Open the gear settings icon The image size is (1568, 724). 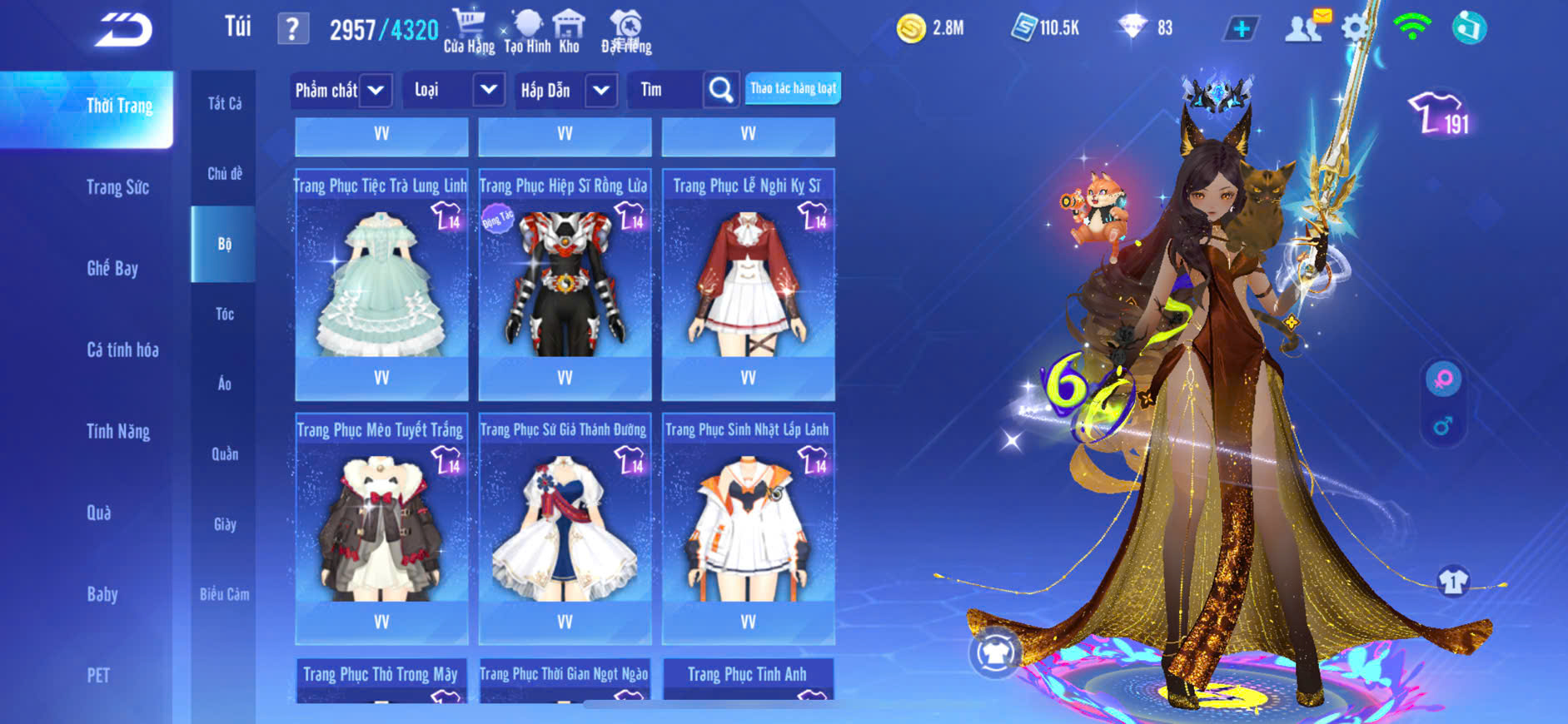pyautogui.click(x=1355, y=29)
